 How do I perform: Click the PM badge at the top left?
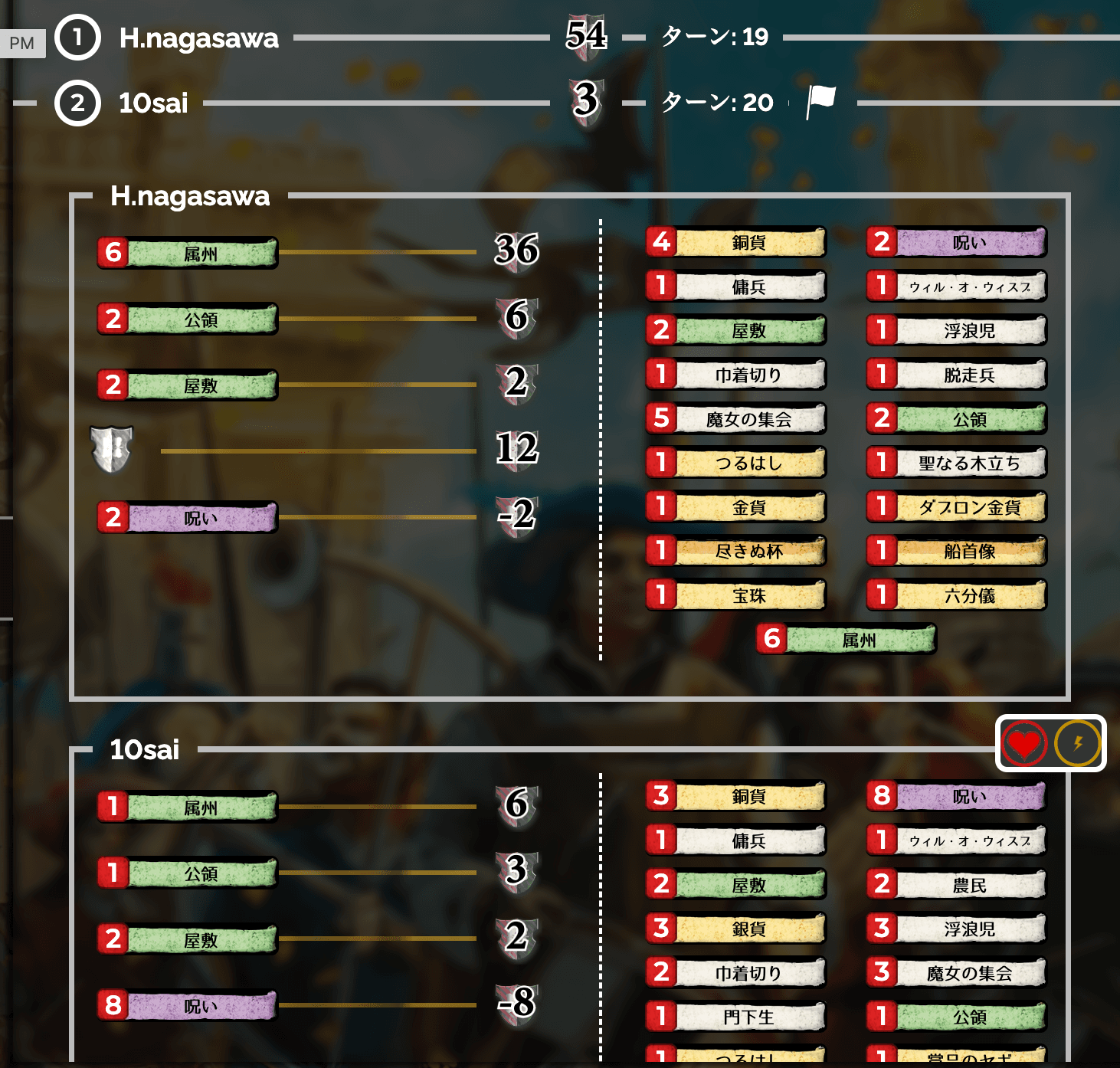click(x=22, y=43)
